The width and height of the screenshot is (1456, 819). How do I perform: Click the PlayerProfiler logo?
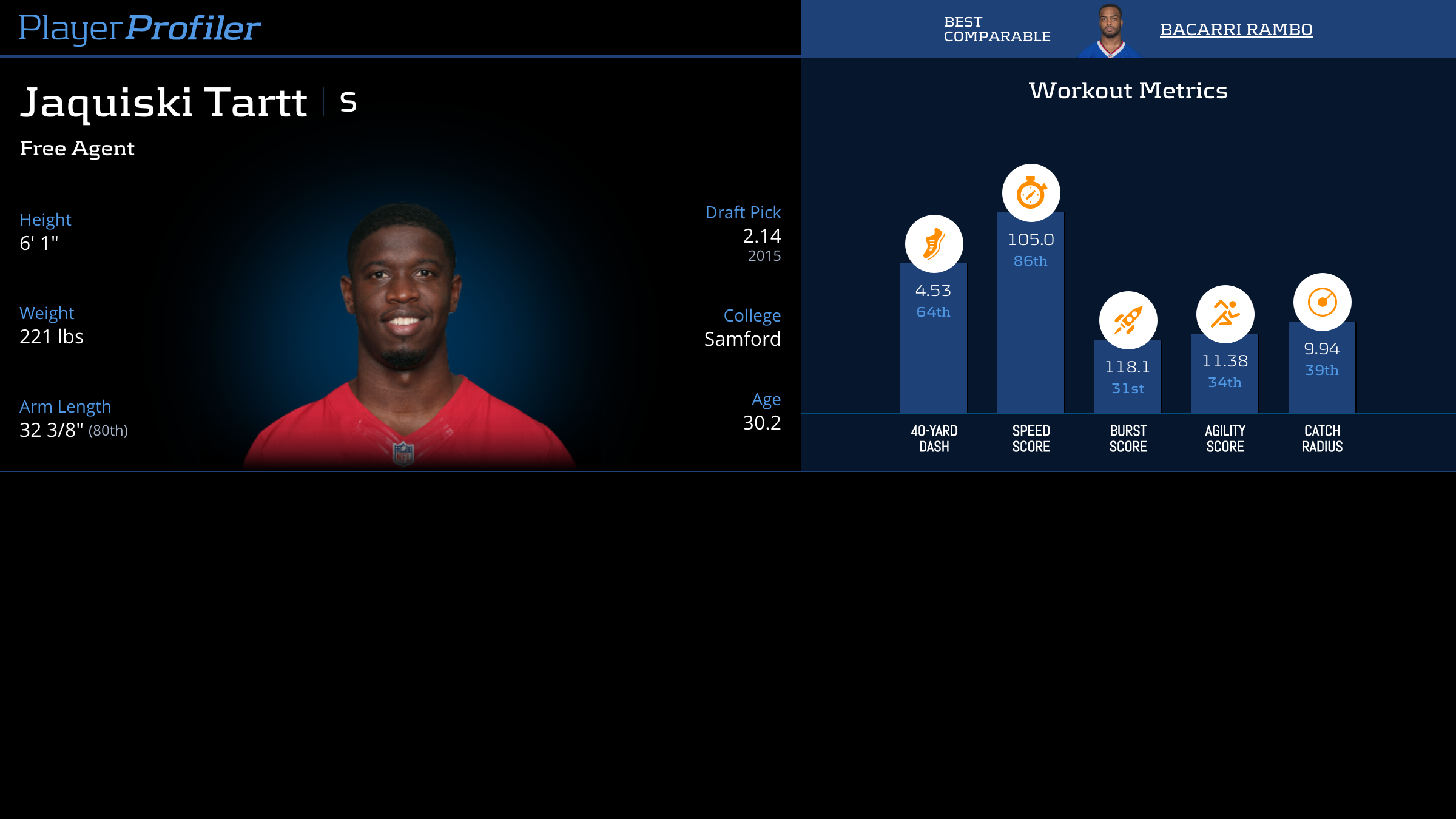pyautogui.click(x=140, y=28)
